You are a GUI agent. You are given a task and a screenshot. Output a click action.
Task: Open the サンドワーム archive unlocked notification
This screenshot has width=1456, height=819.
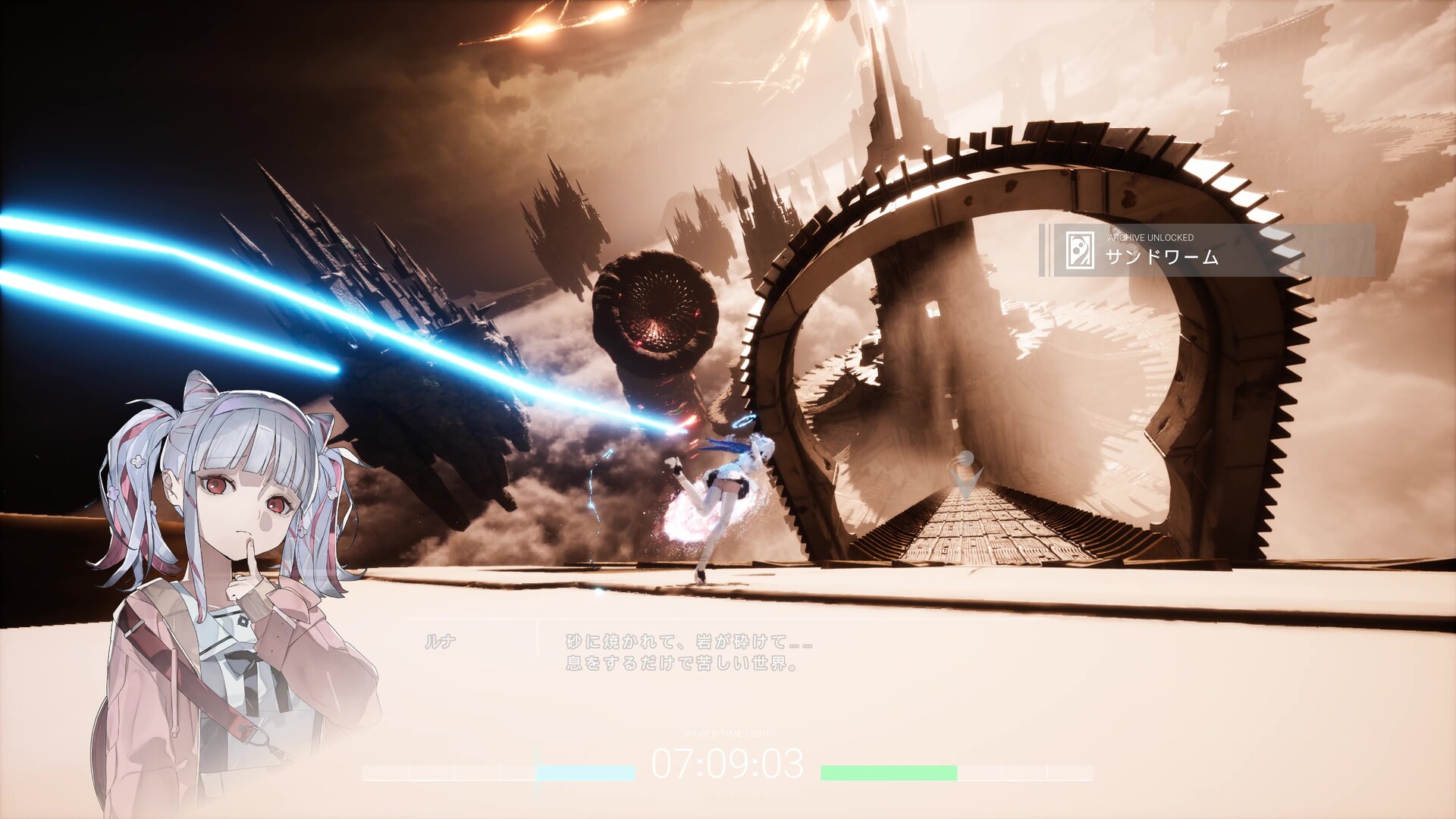1207,250
